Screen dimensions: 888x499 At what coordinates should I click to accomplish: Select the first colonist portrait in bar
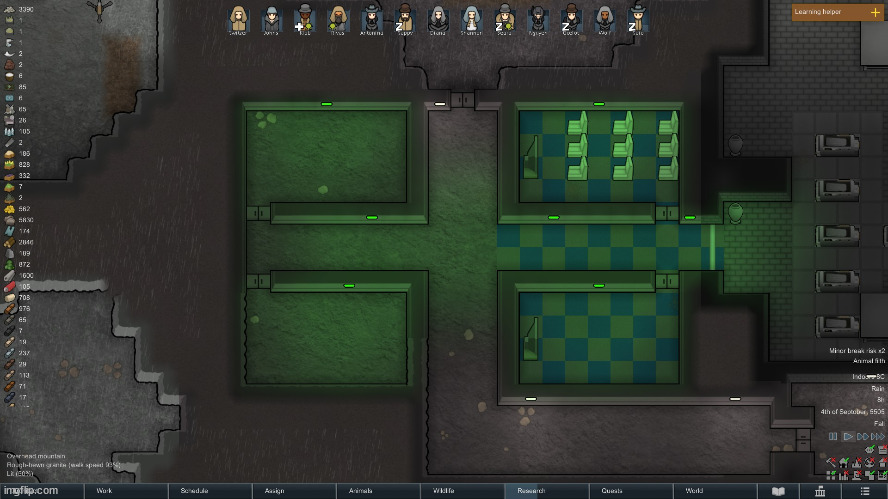coord(238,19)
